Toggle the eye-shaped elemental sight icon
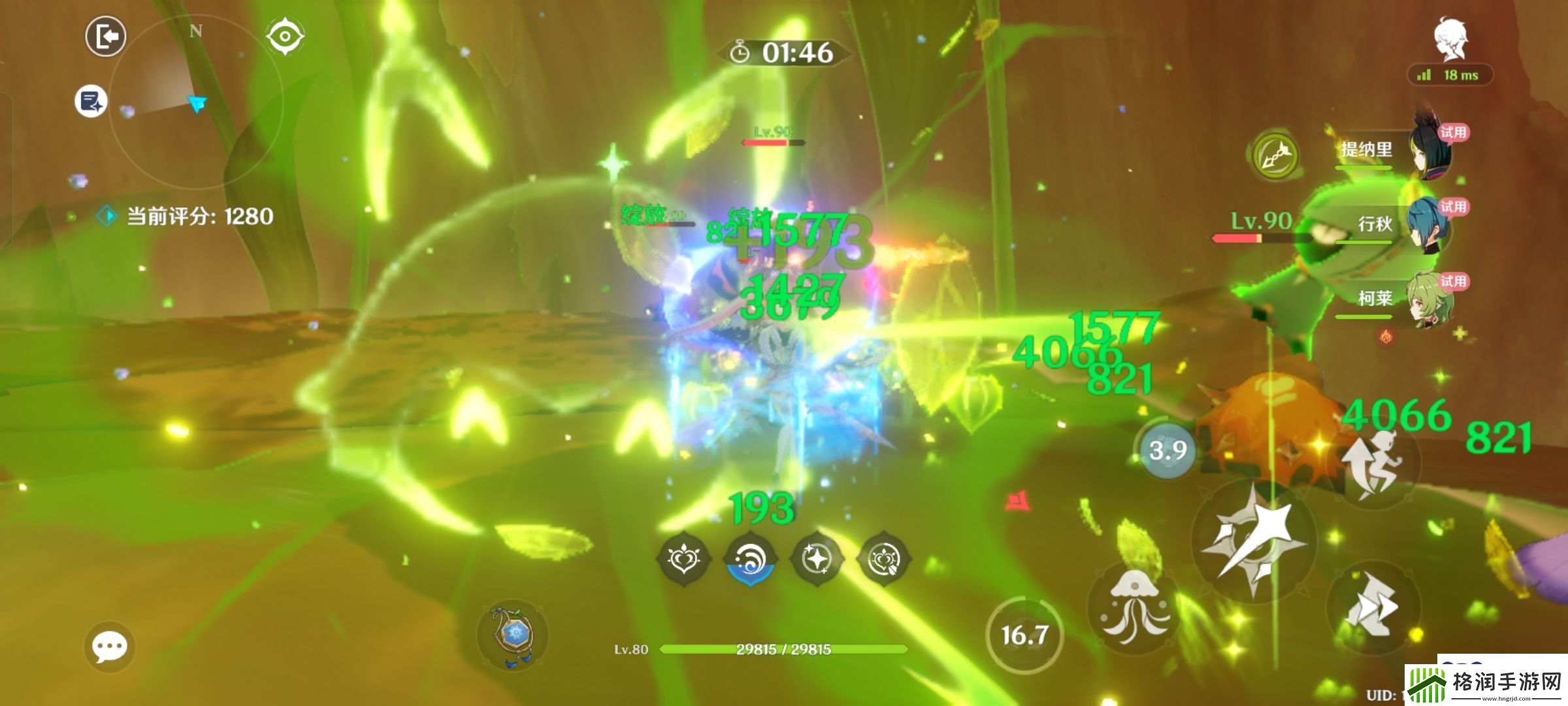 (x=285, y=35)
